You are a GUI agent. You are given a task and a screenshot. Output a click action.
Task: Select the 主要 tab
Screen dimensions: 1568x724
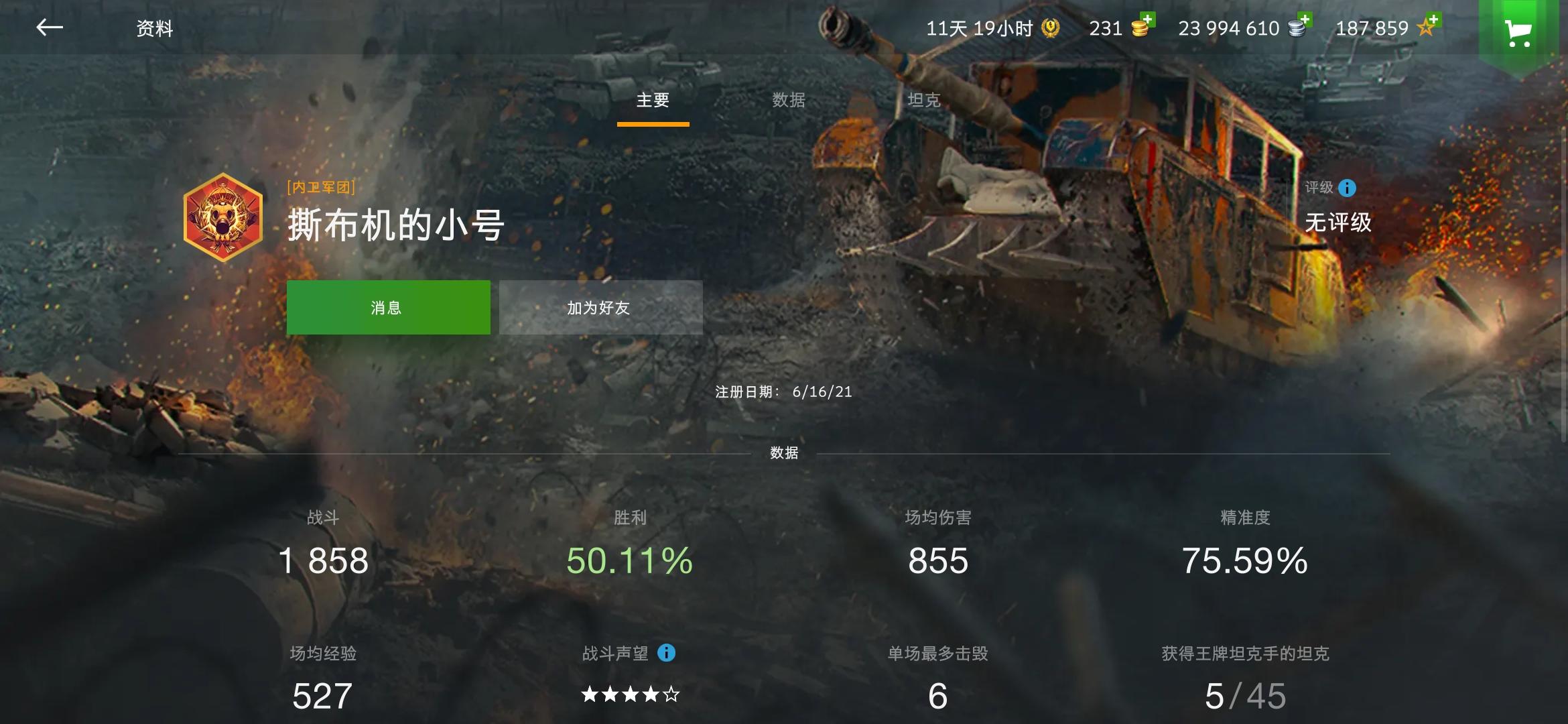(x=653, y=101)
